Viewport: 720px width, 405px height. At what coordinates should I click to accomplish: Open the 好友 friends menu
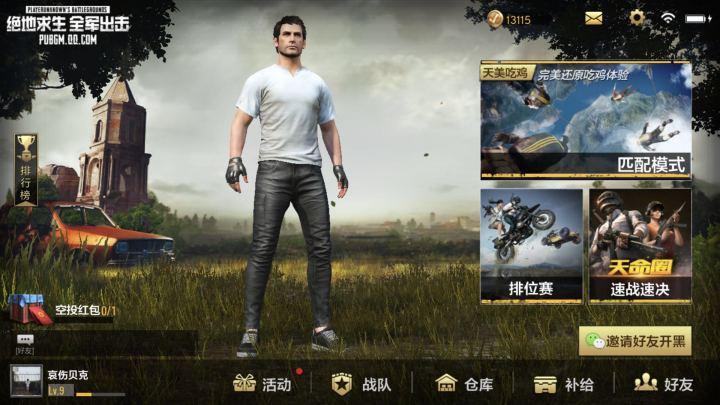pos(665,383)
